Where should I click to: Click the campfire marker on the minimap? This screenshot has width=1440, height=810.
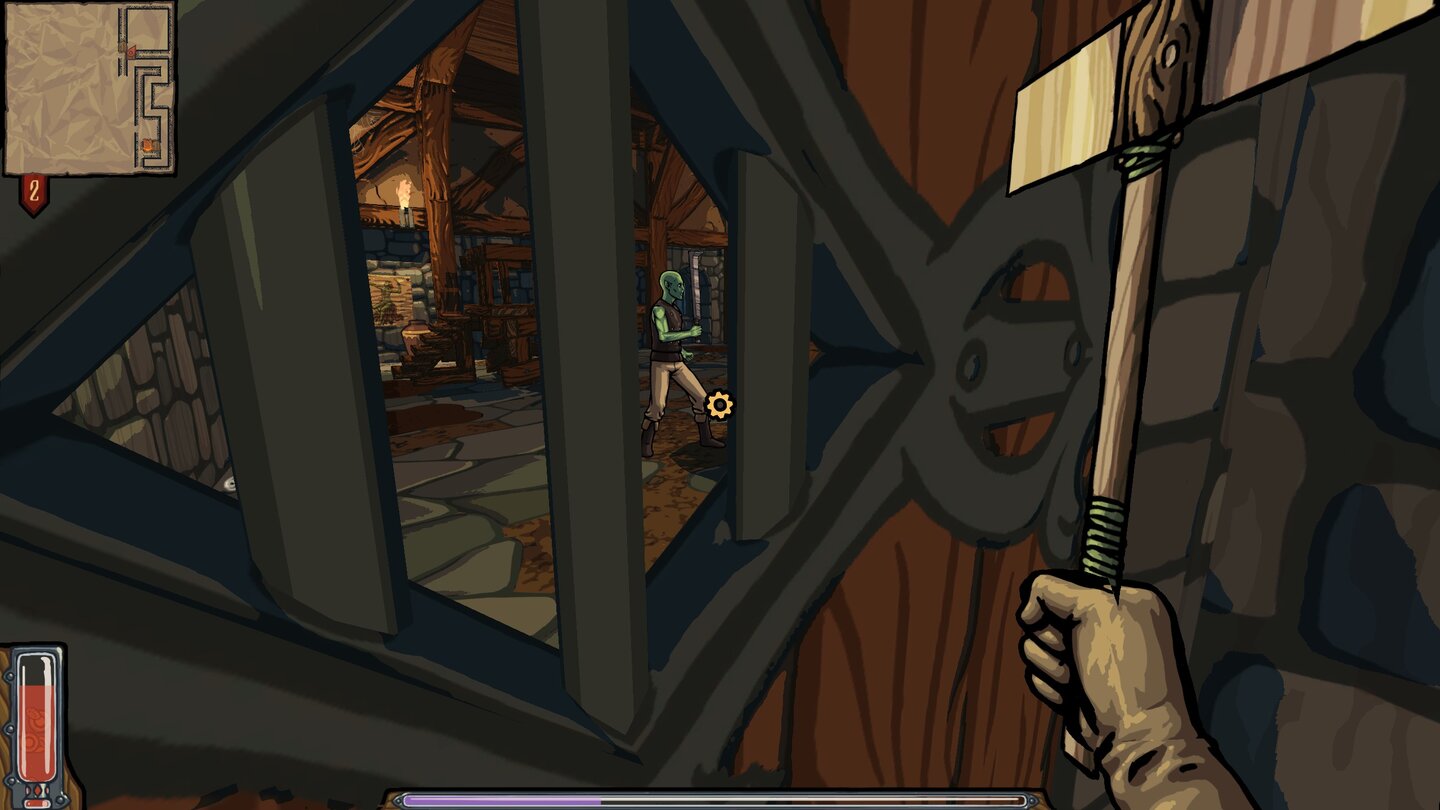[x=147, y=146]
